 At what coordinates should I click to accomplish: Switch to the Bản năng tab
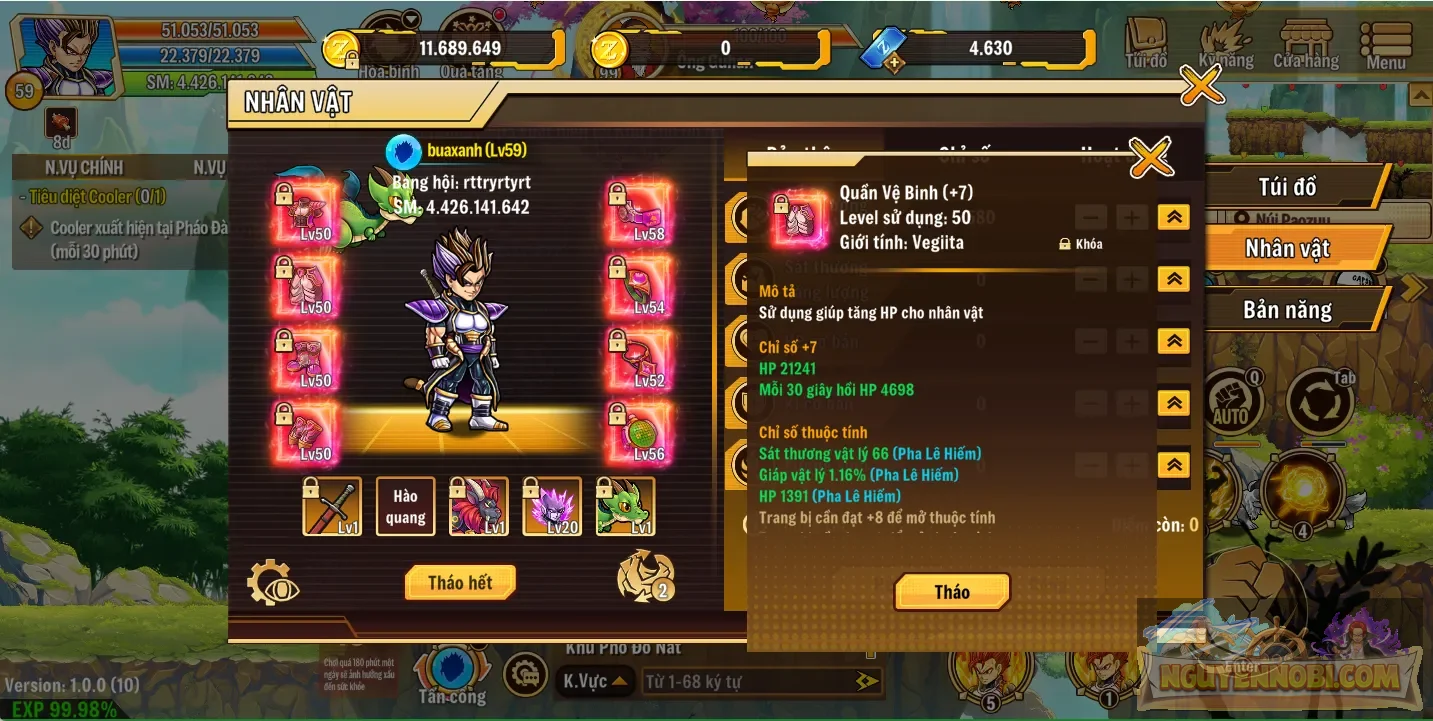(x=1289, y=309)
